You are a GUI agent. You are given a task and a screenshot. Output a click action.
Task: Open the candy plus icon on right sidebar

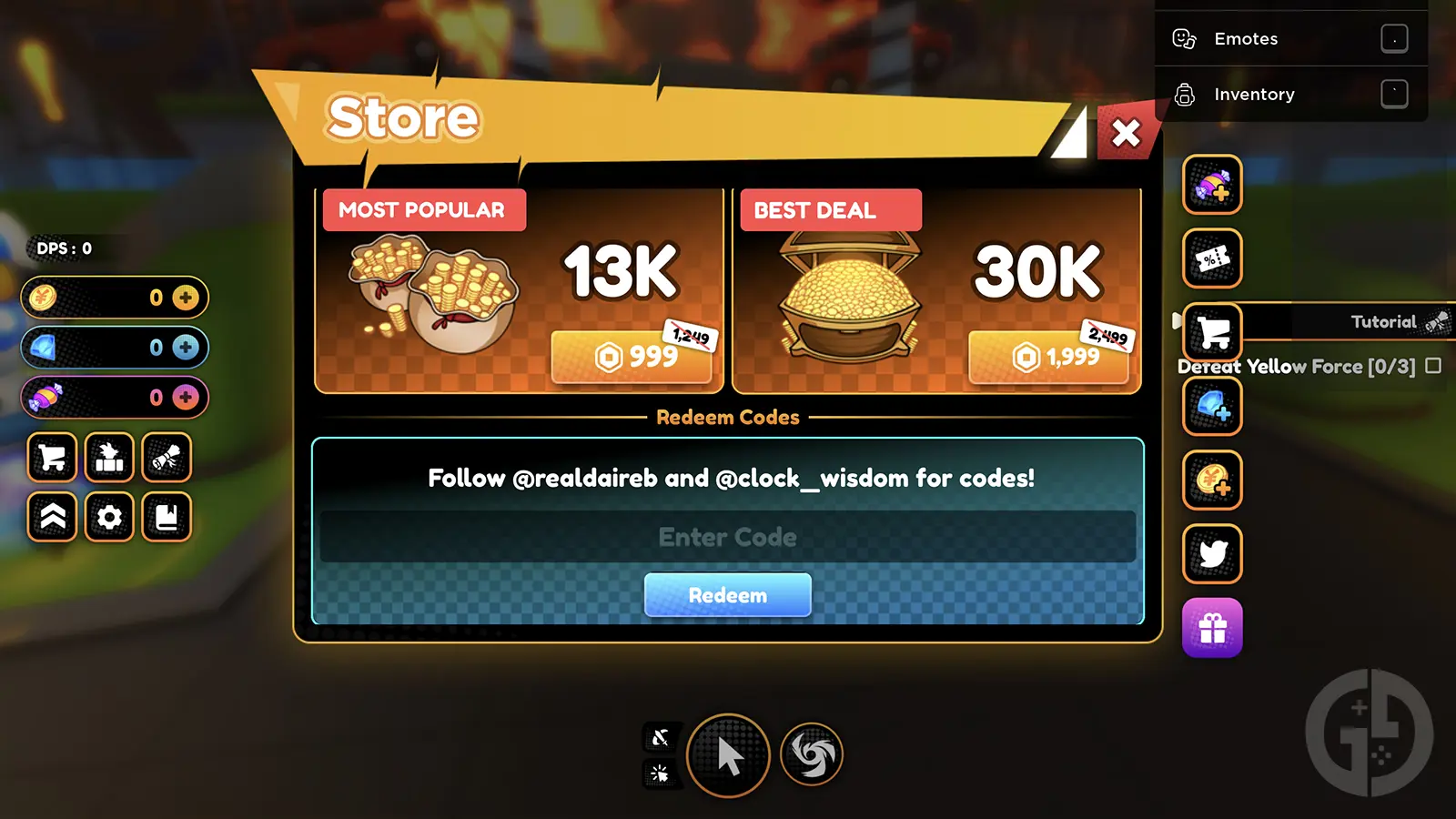point(1211,187)
